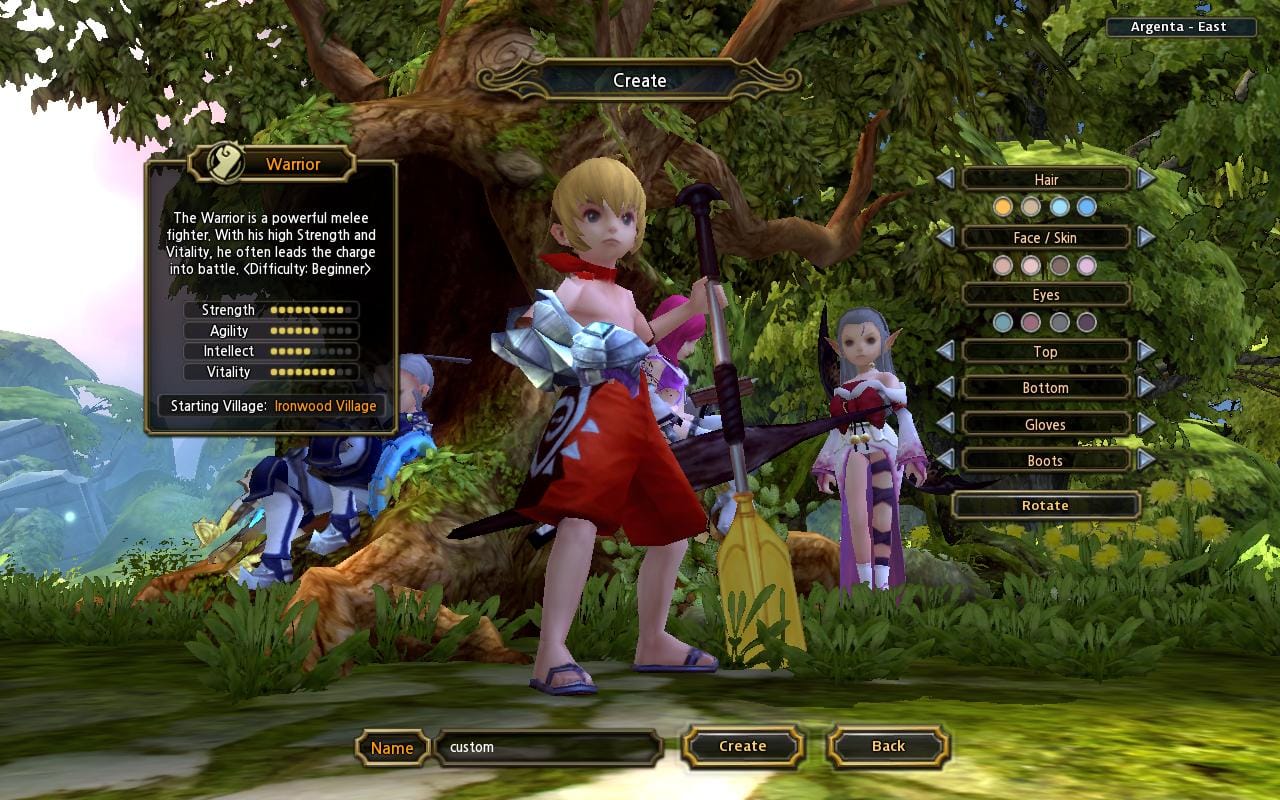1280x800 pixels.
Task: Switch to the Gloves customization category
Action: point(1045,424)
